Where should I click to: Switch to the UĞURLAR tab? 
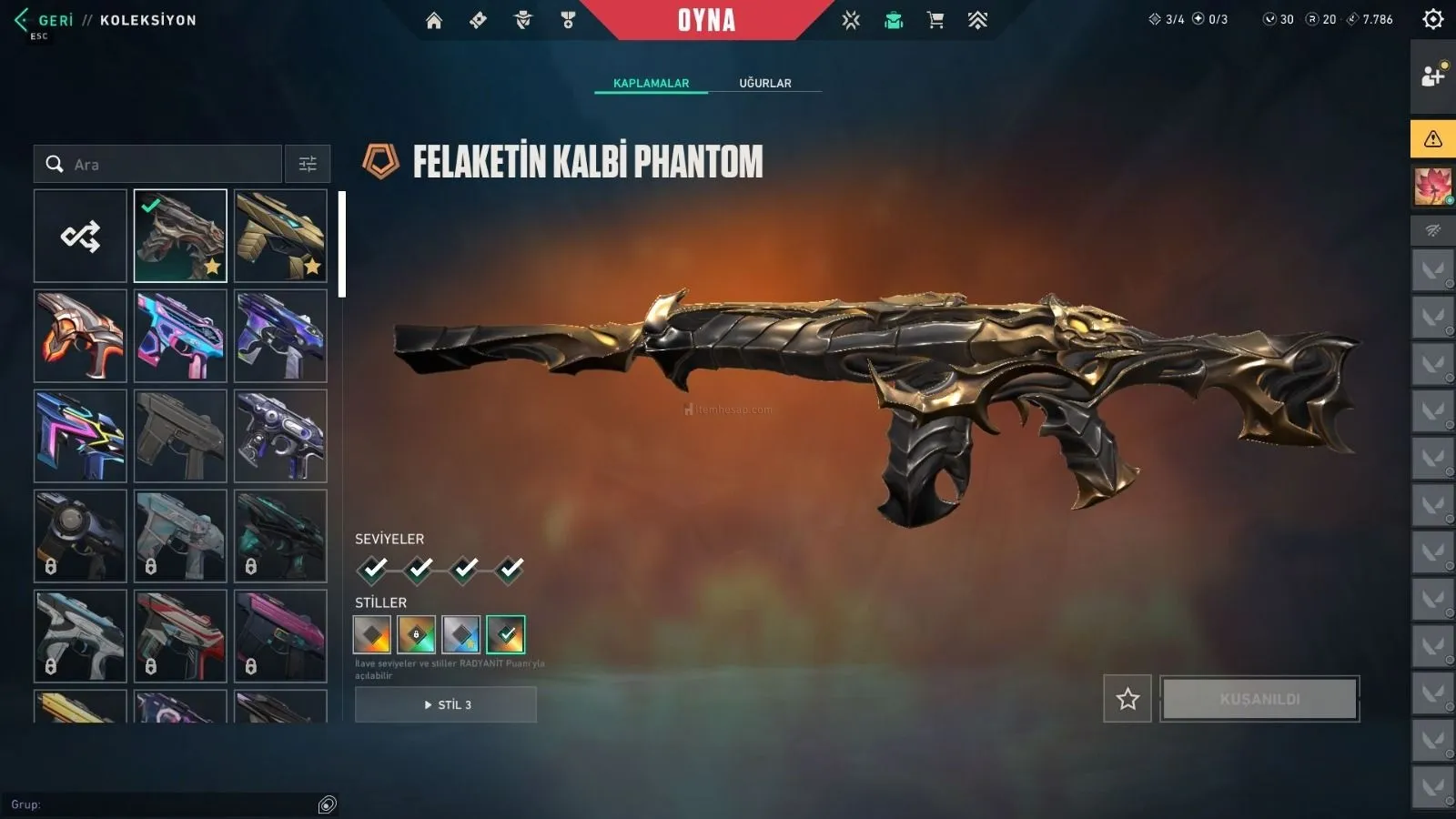[764, 83]
